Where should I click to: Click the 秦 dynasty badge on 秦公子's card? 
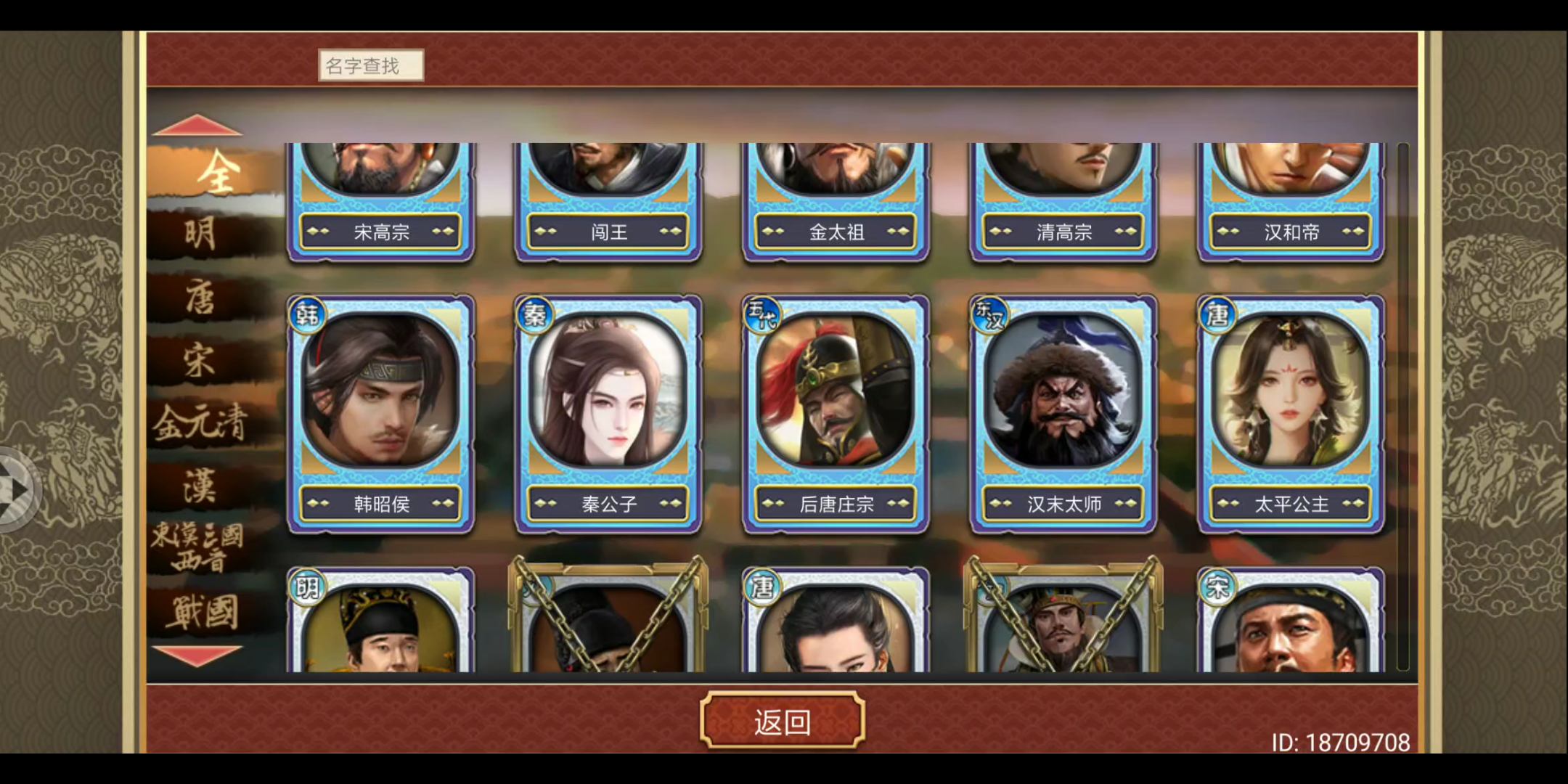click(x=534, y=315)
